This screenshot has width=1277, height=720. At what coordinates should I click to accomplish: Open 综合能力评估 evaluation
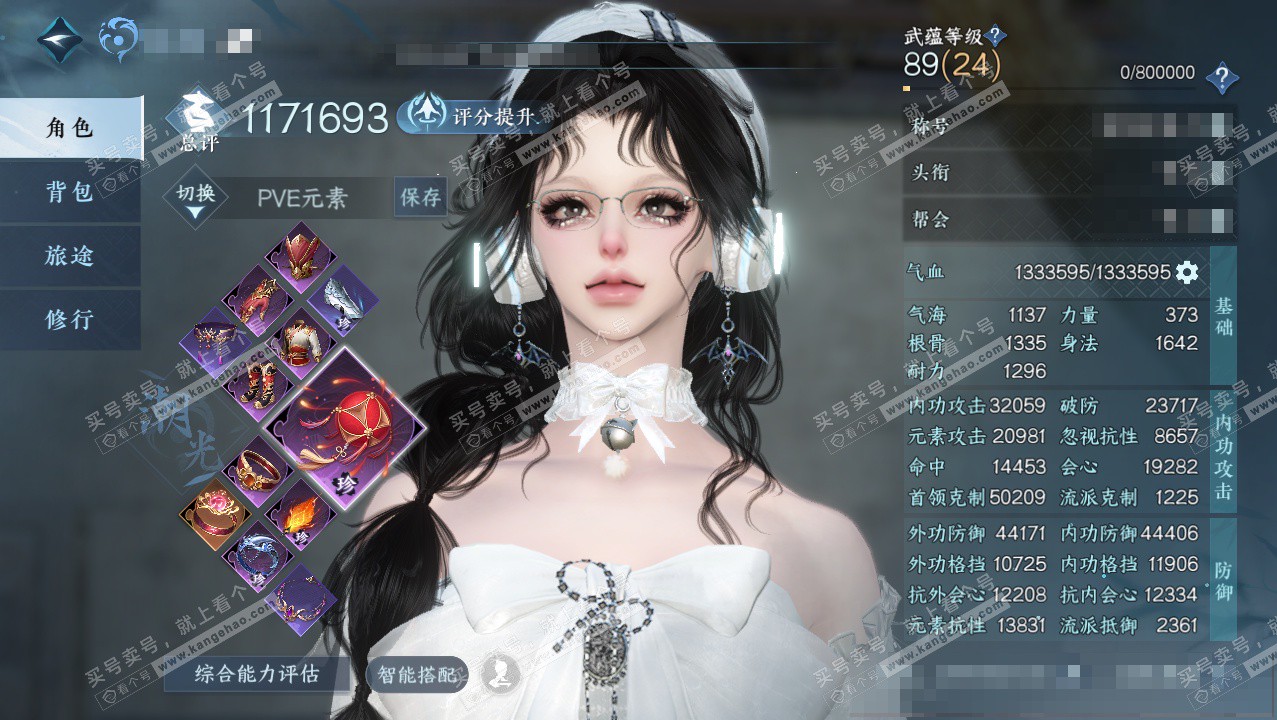(x=257, y=674)
